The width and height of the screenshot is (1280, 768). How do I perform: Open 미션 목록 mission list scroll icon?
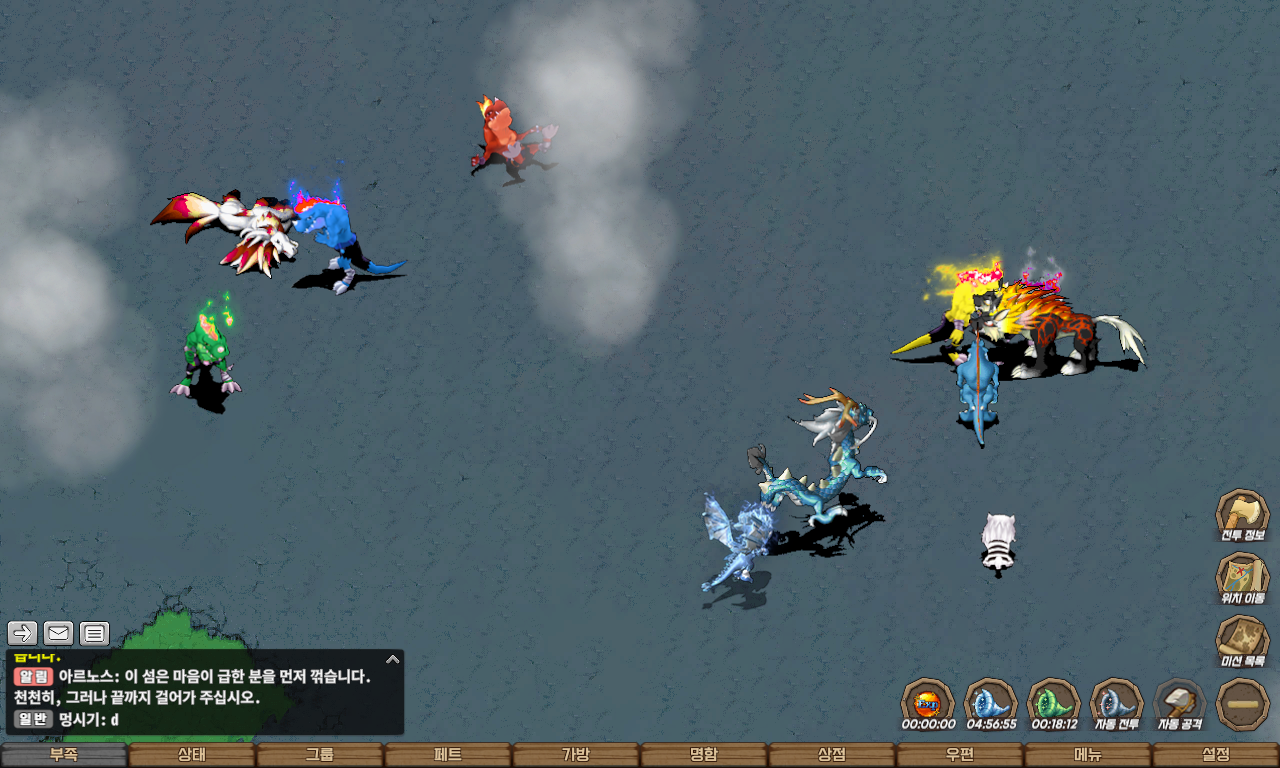(1242, 640)
